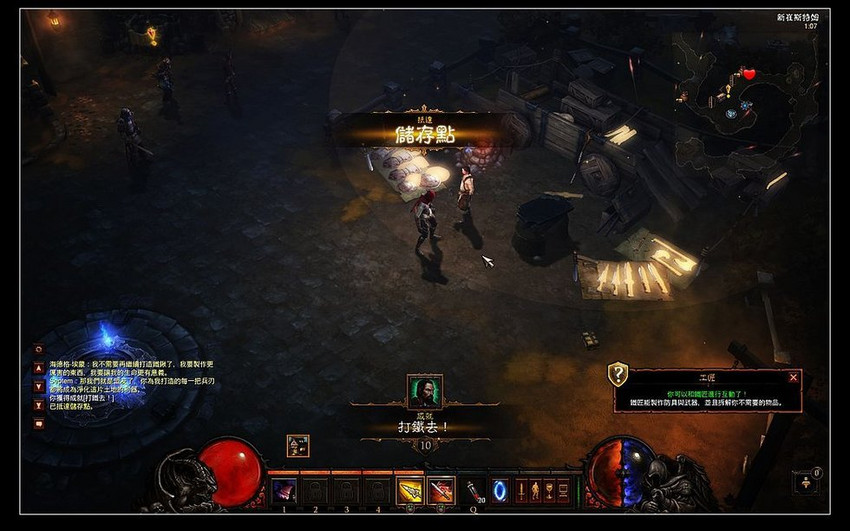Click the chat options gear button

40,349
